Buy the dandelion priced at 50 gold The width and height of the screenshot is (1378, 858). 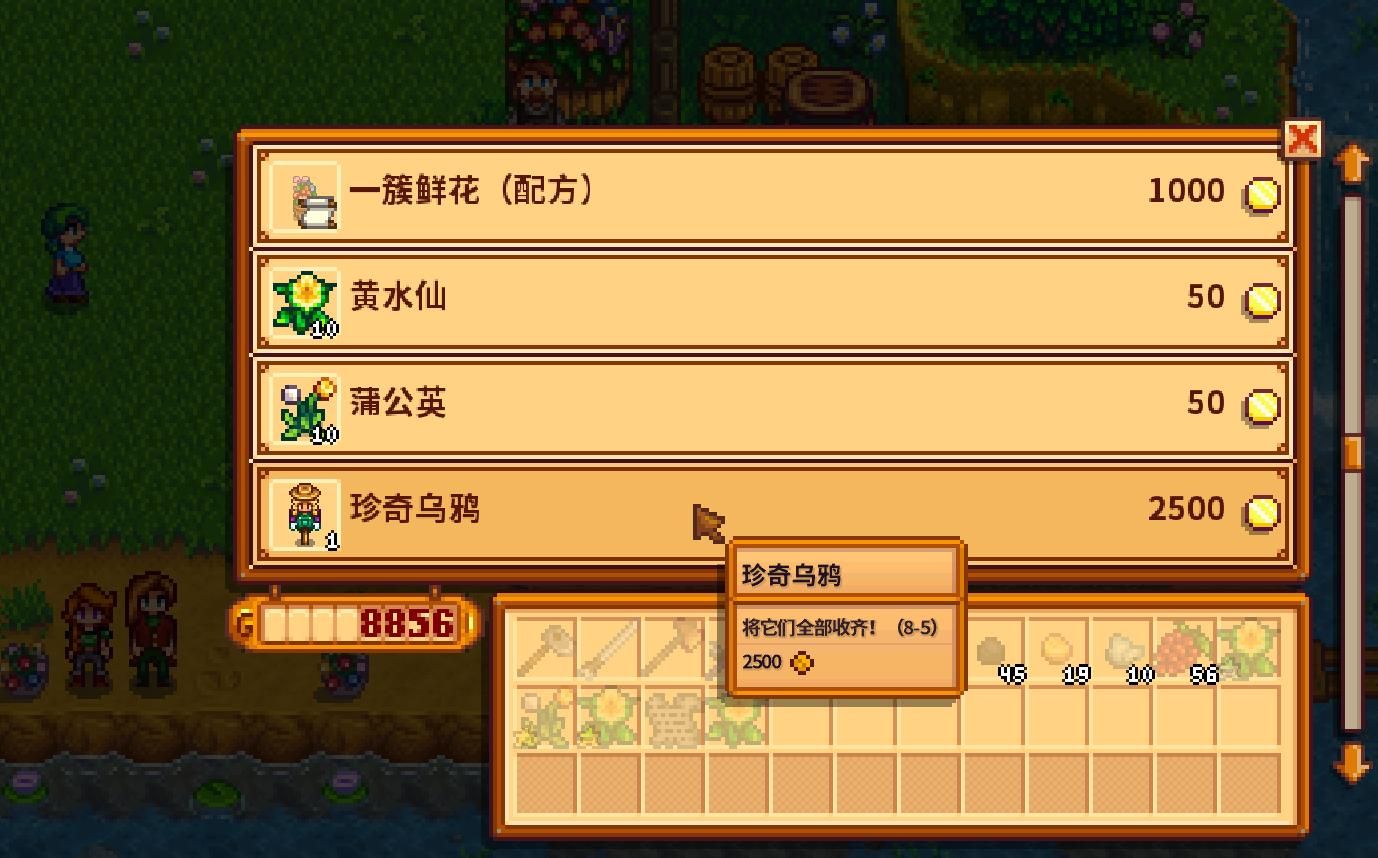pyautogui.click(x=770, y=404)
